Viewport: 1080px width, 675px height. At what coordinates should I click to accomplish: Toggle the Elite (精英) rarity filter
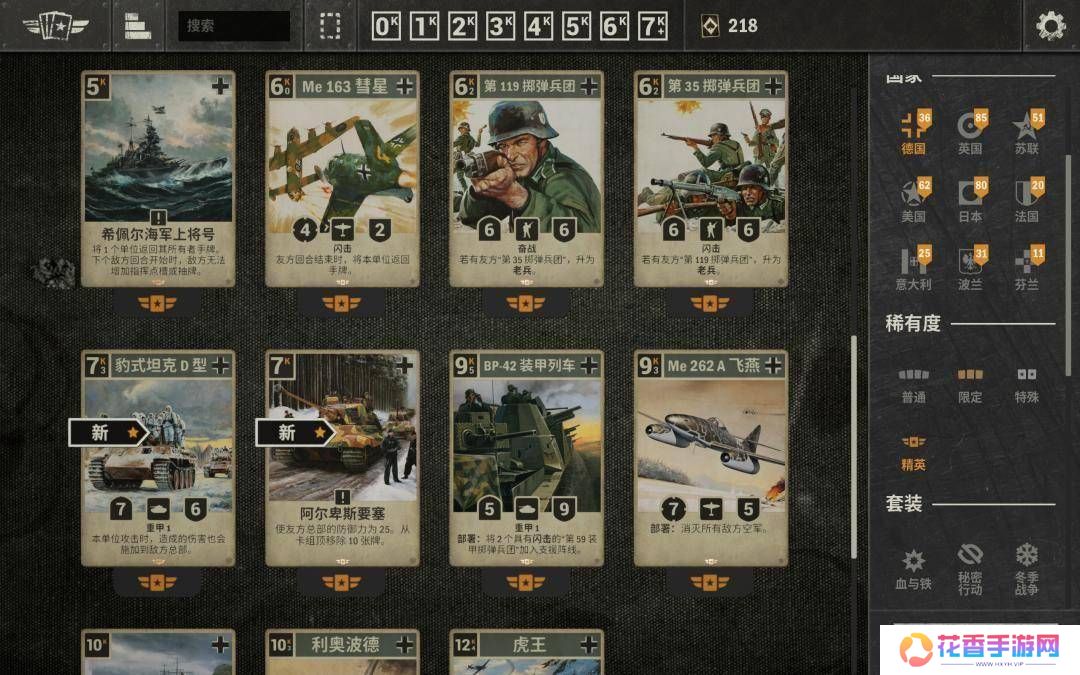[912, 452]
